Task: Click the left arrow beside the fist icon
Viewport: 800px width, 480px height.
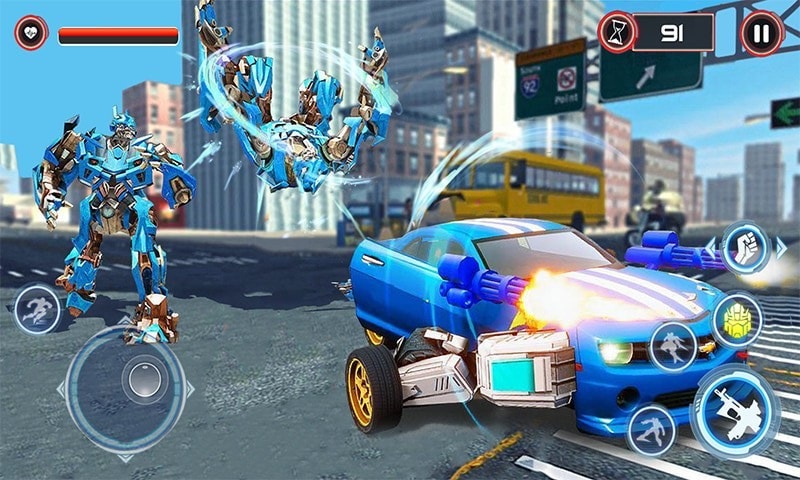Action: [710, 244]
